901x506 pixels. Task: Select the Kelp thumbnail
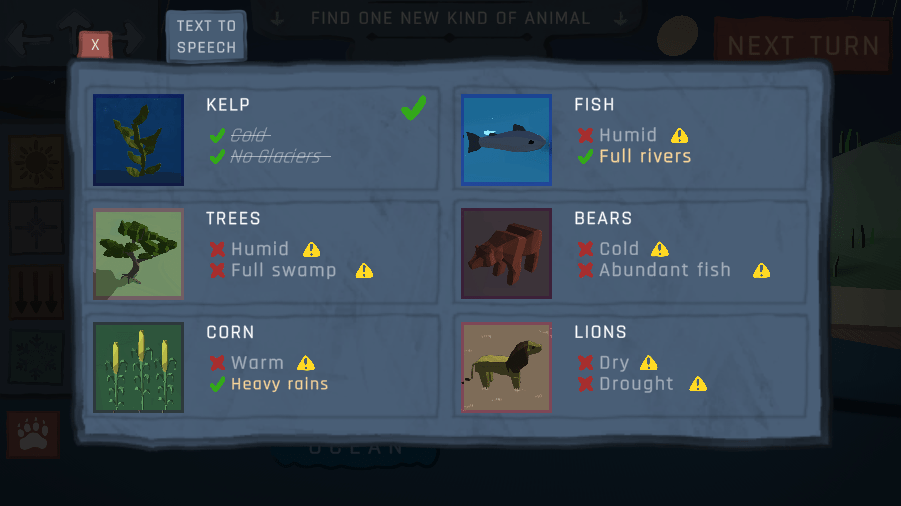tap(138, 140)
